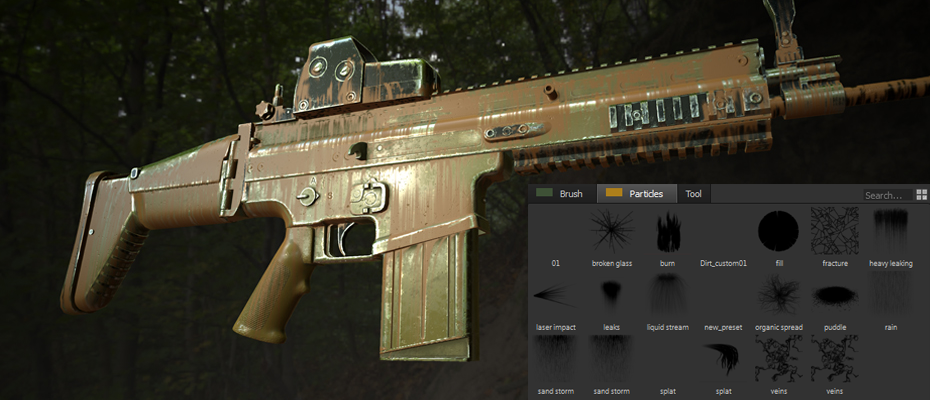Choose the liquid stream preset
The image size is (930, 400).
[x=667, y=296]
